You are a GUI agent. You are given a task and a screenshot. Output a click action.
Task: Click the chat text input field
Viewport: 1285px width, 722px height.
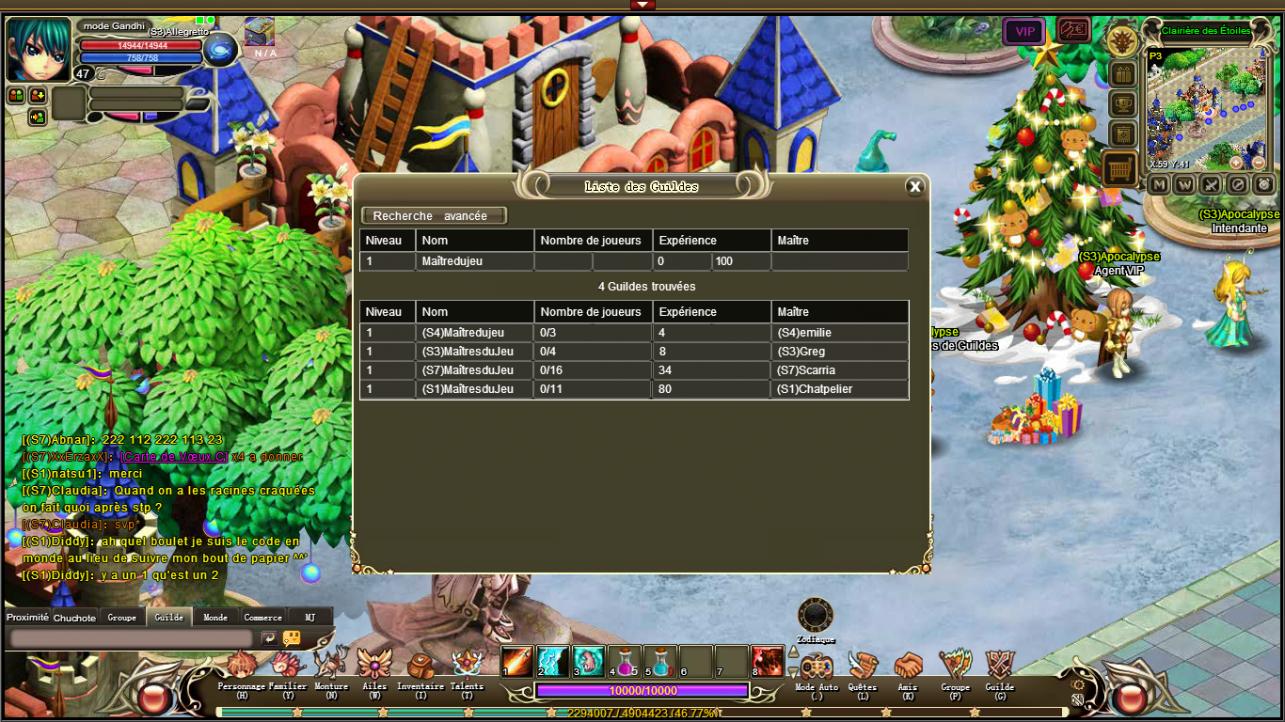click(130, 638)
